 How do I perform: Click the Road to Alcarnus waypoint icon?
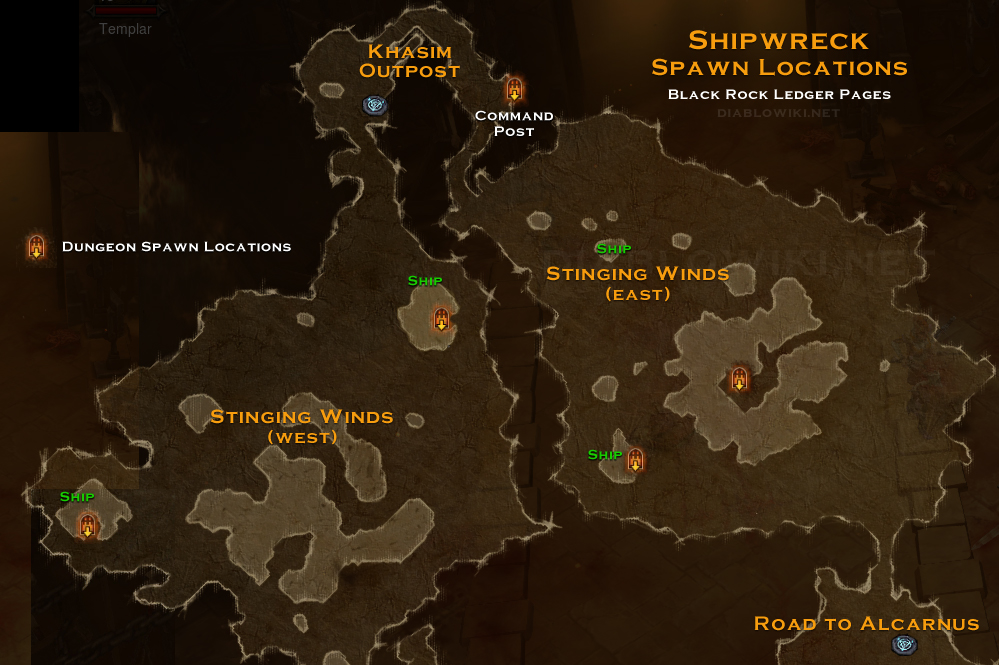[904, 645]
